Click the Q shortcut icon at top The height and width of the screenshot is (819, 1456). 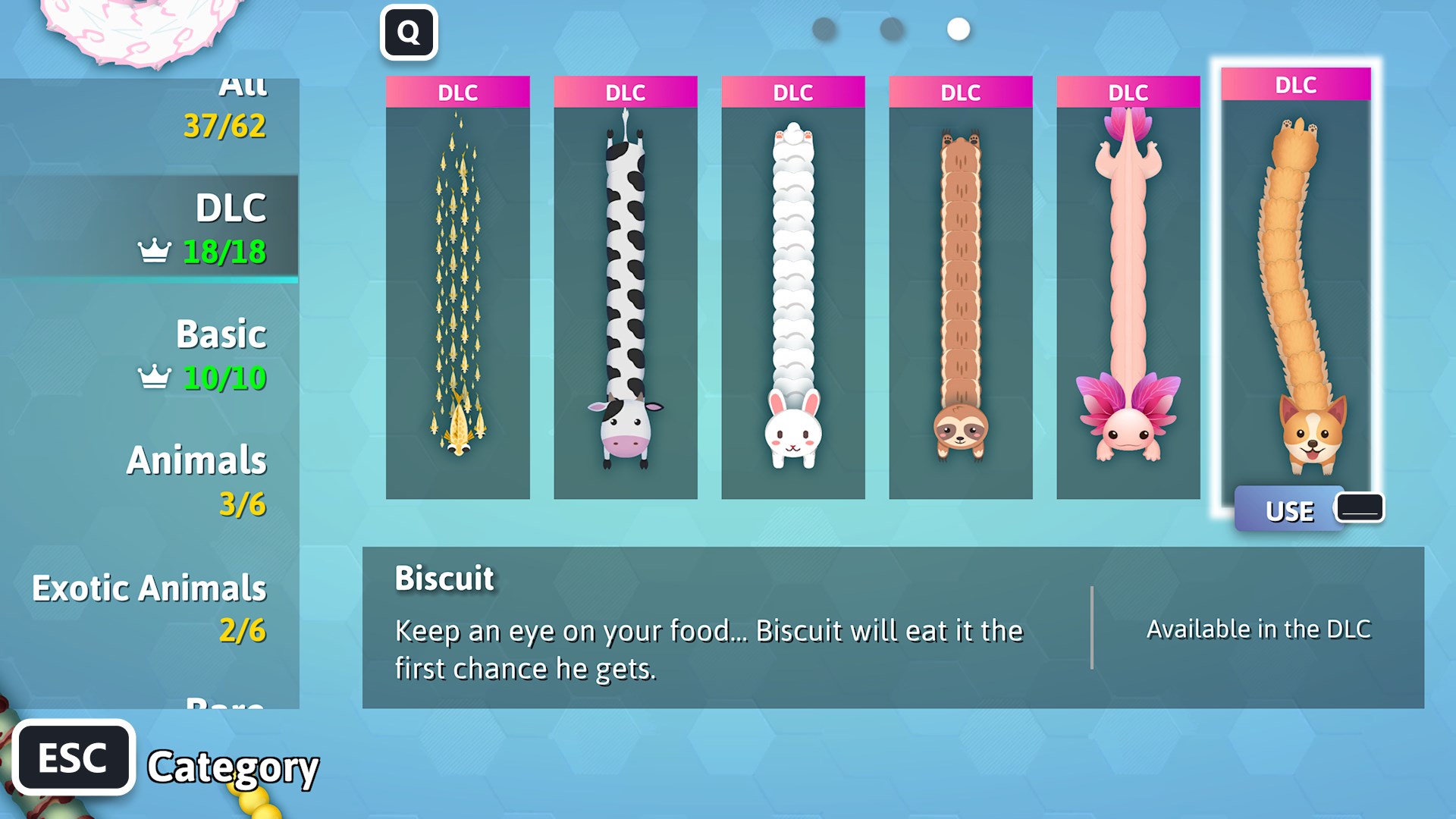click(x=409, y=32)
